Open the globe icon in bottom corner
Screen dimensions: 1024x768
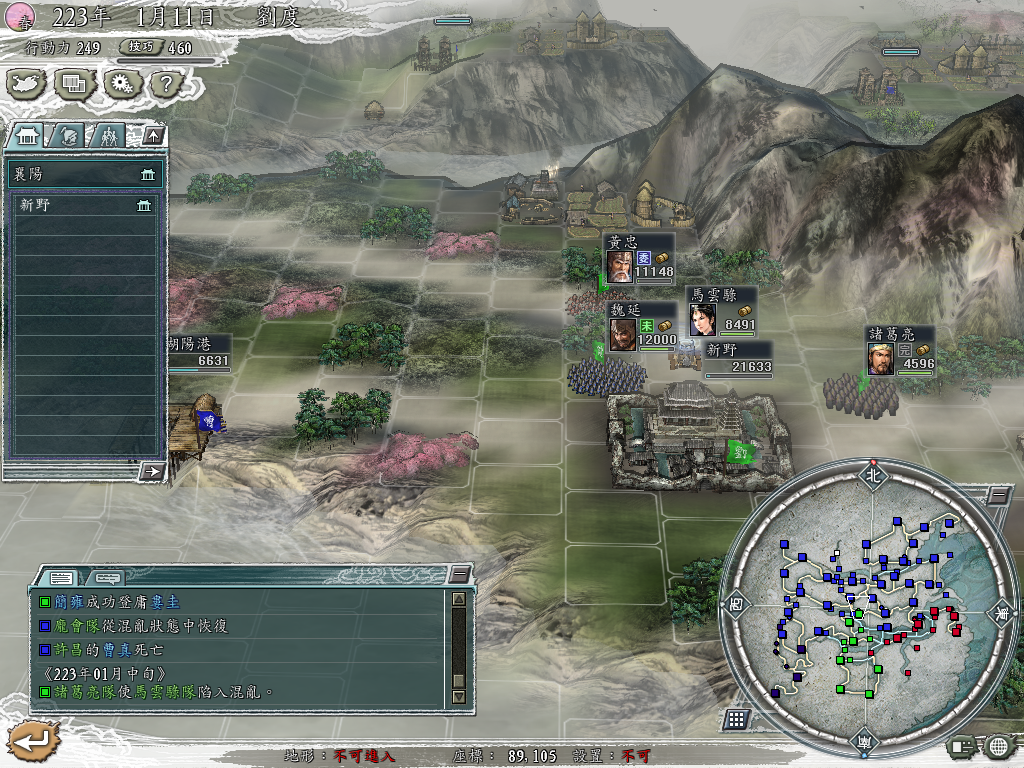(997, 745)
